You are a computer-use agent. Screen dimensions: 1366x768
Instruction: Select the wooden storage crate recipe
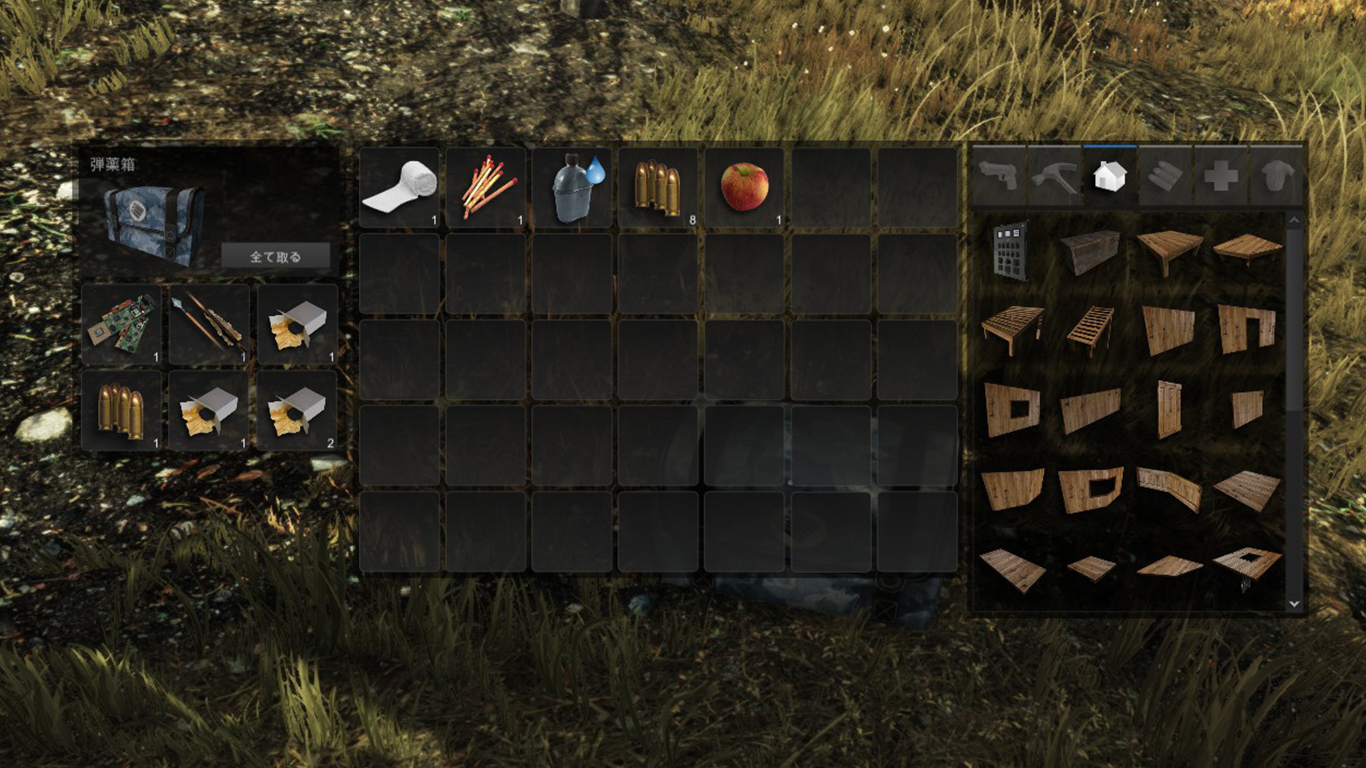[1089, 251]
